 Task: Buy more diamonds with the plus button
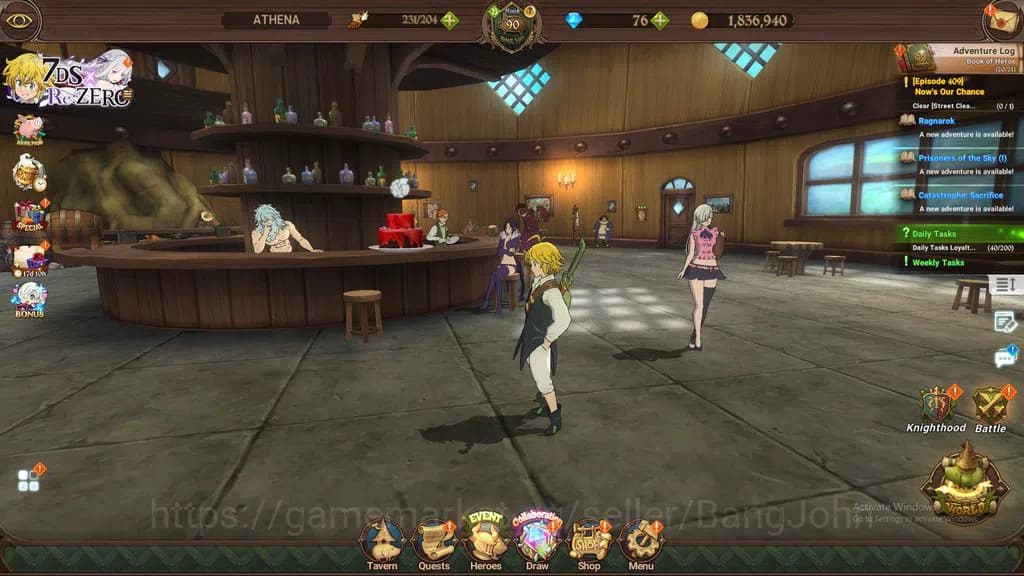[660, 20]
